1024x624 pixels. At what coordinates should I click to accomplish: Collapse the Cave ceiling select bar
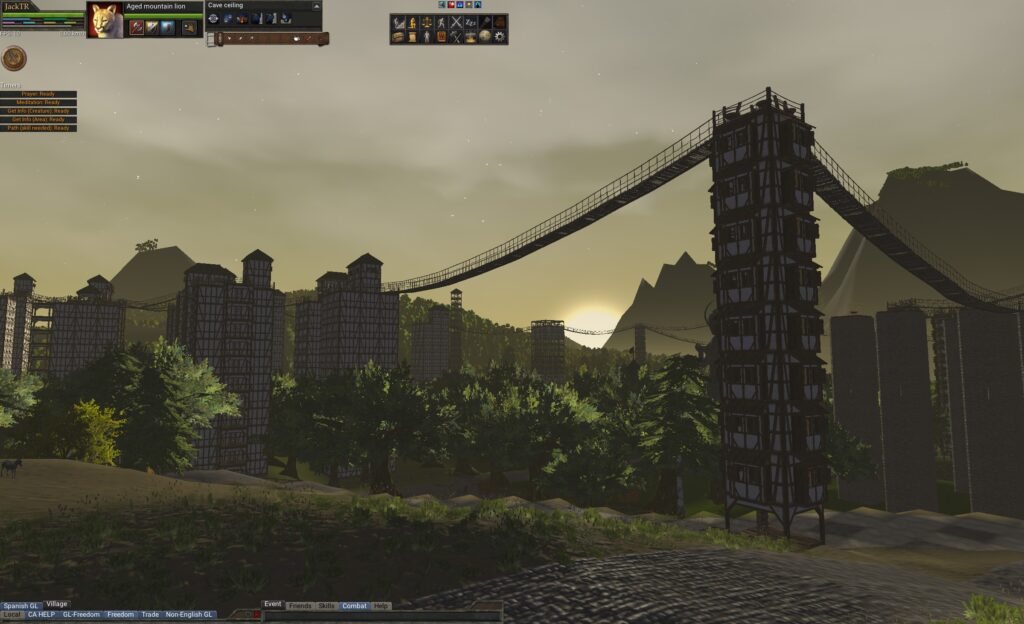coord(317,5)
